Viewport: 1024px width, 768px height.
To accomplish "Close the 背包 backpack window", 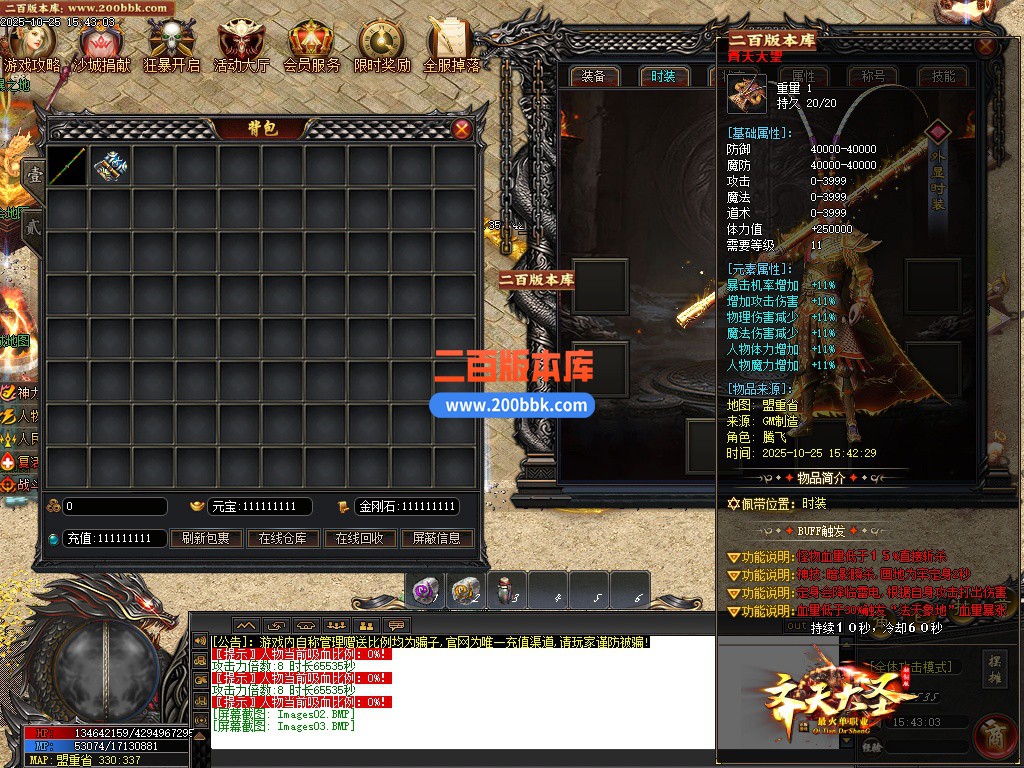I will click(462, 129).
